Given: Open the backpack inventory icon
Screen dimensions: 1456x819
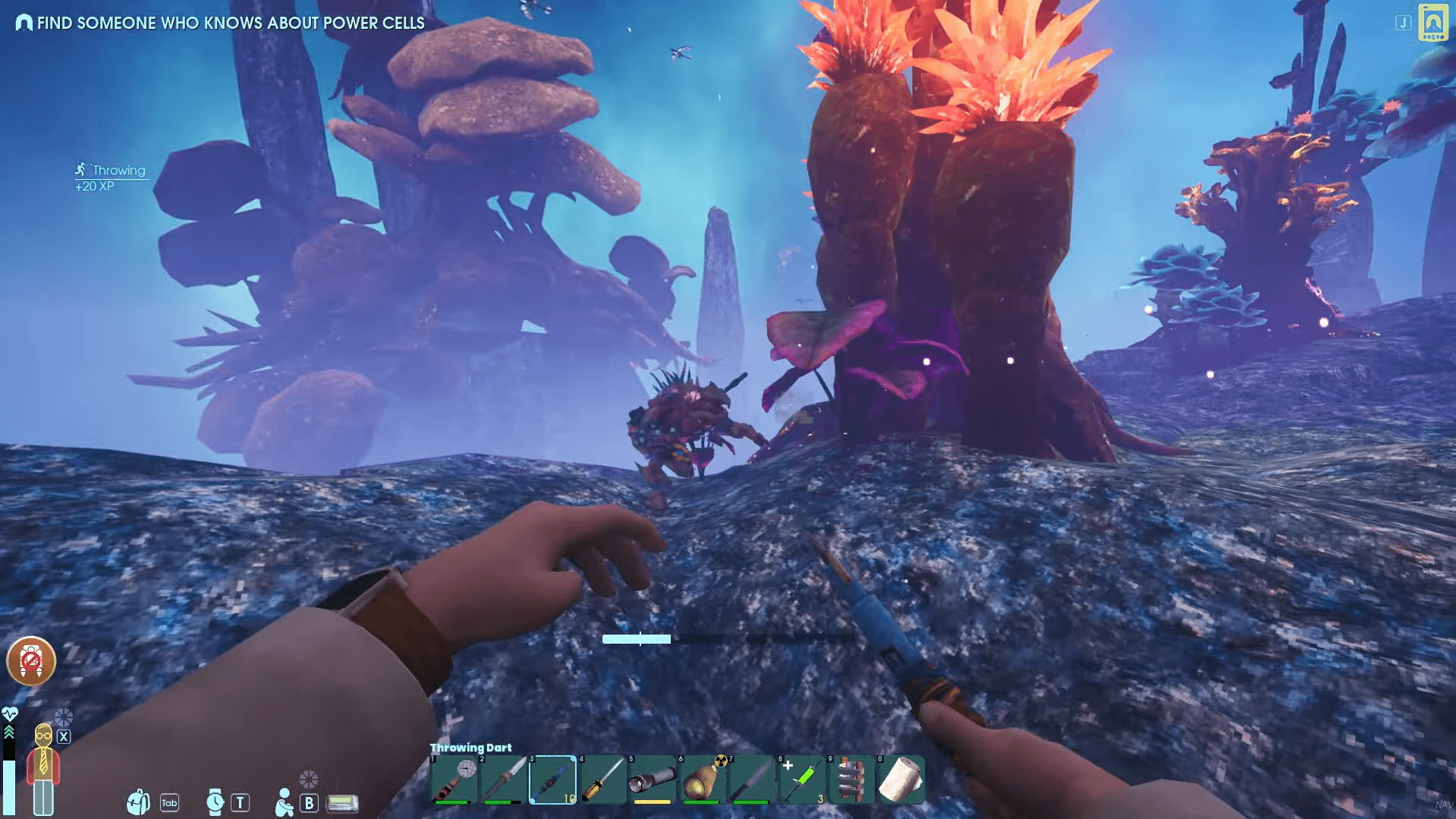Looking at the screenshot, I should [138, 802].
